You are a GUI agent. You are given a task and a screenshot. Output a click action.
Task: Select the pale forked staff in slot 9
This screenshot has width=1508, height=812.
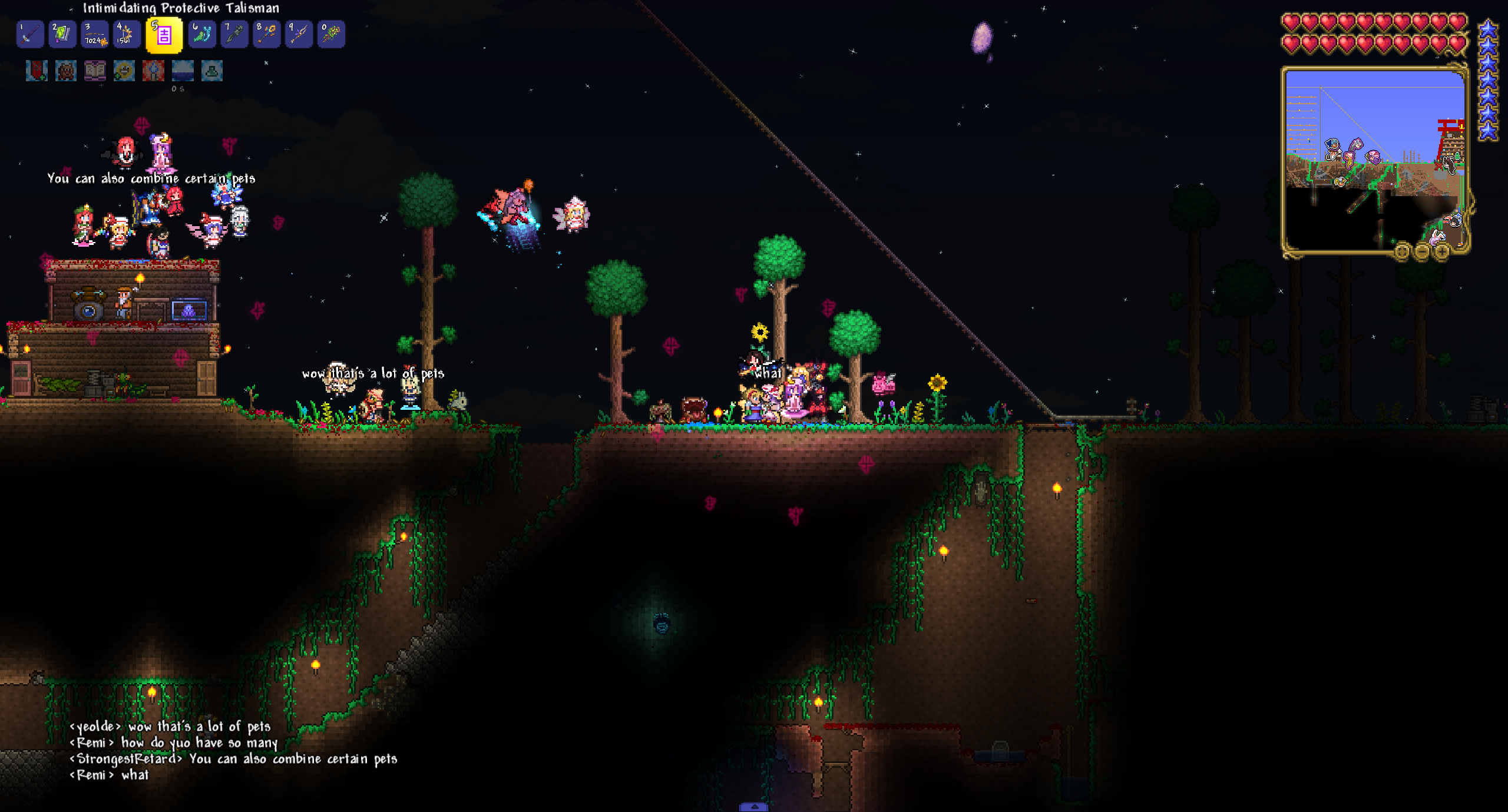click(299, 34)
